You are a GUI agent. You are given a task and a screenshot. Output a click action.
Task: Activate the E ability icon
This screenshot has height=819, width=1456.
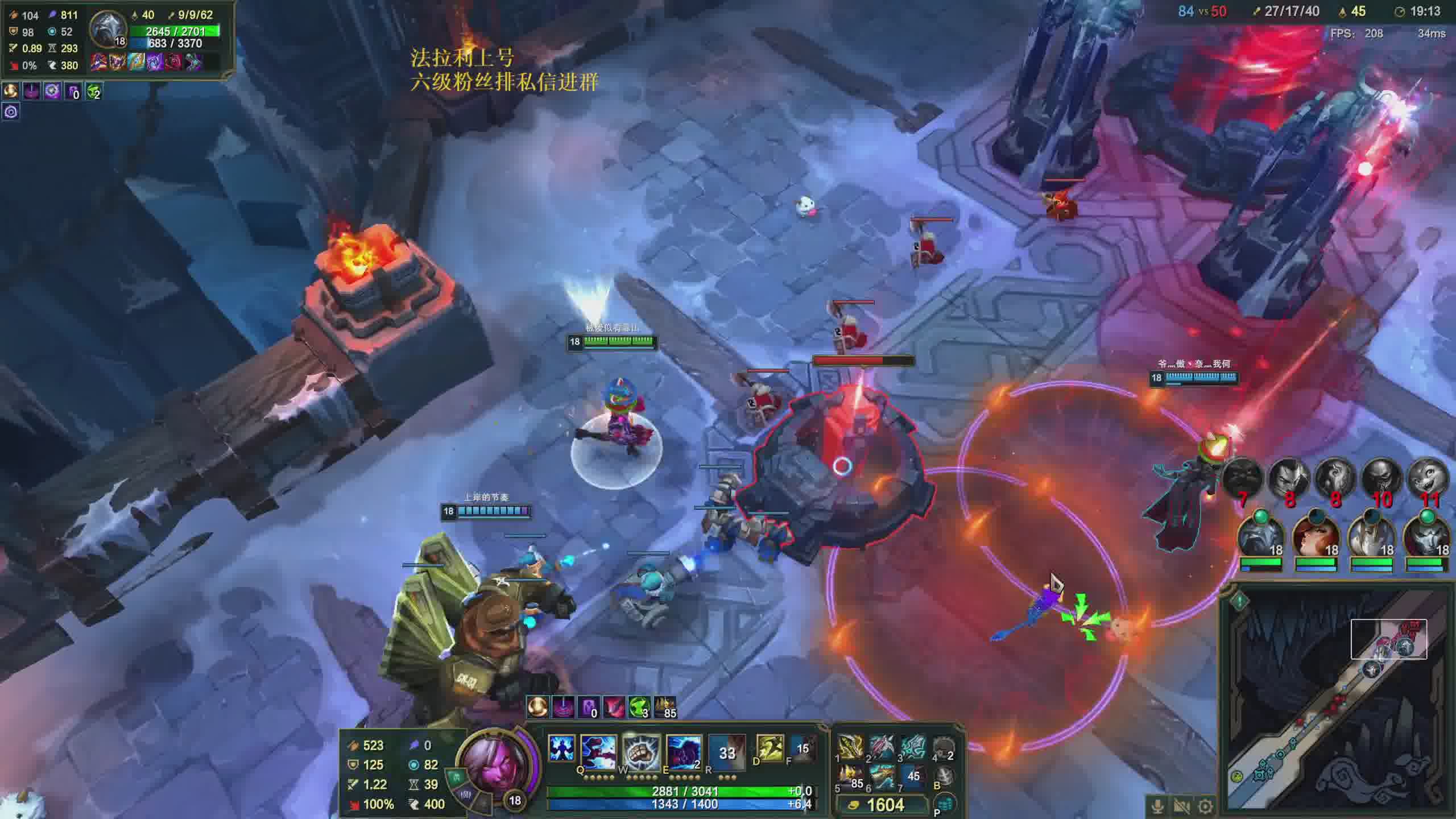[x=684, y=752]
